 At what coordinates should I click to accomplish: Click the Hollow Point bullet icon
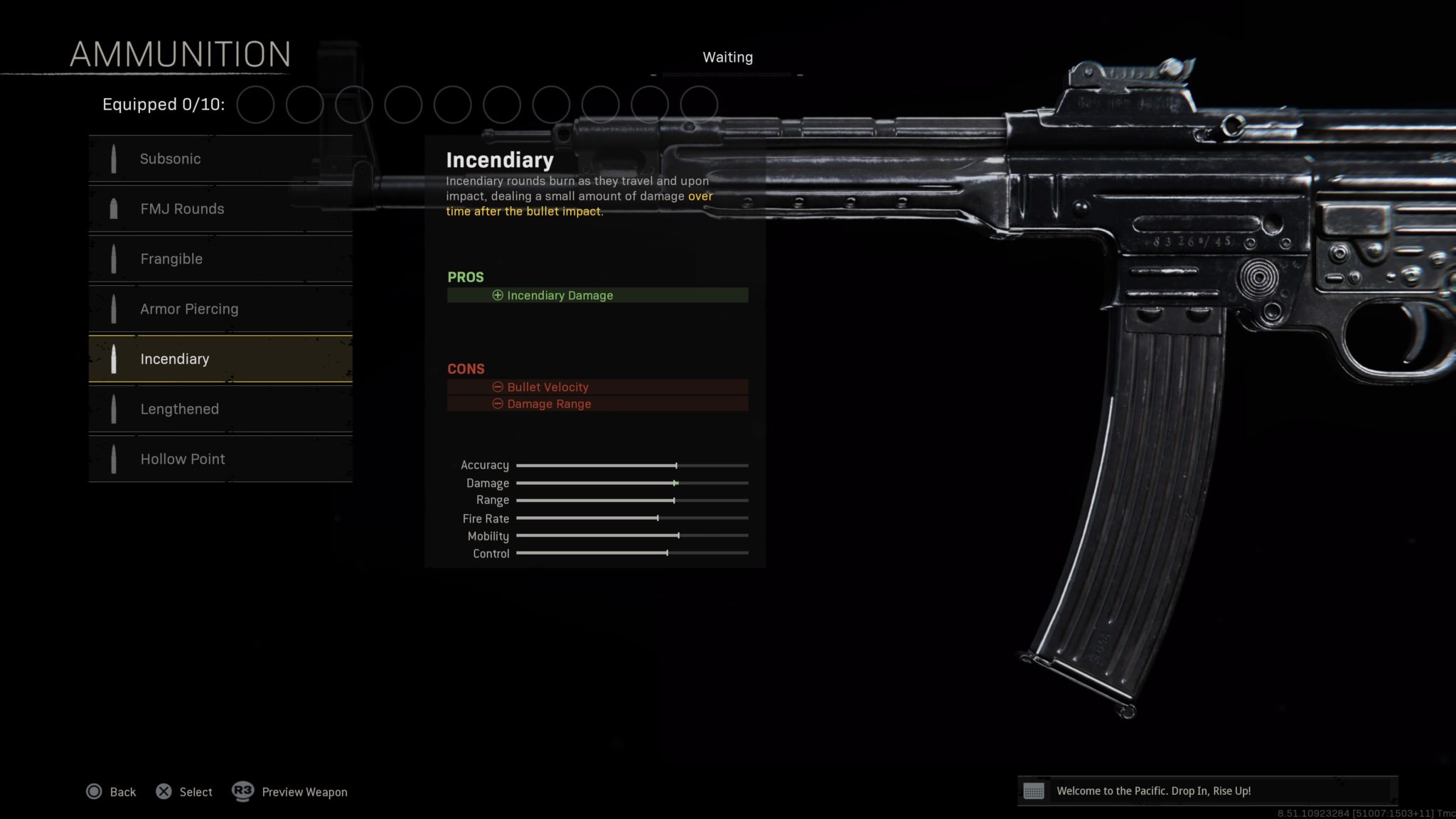click(114, 459)
